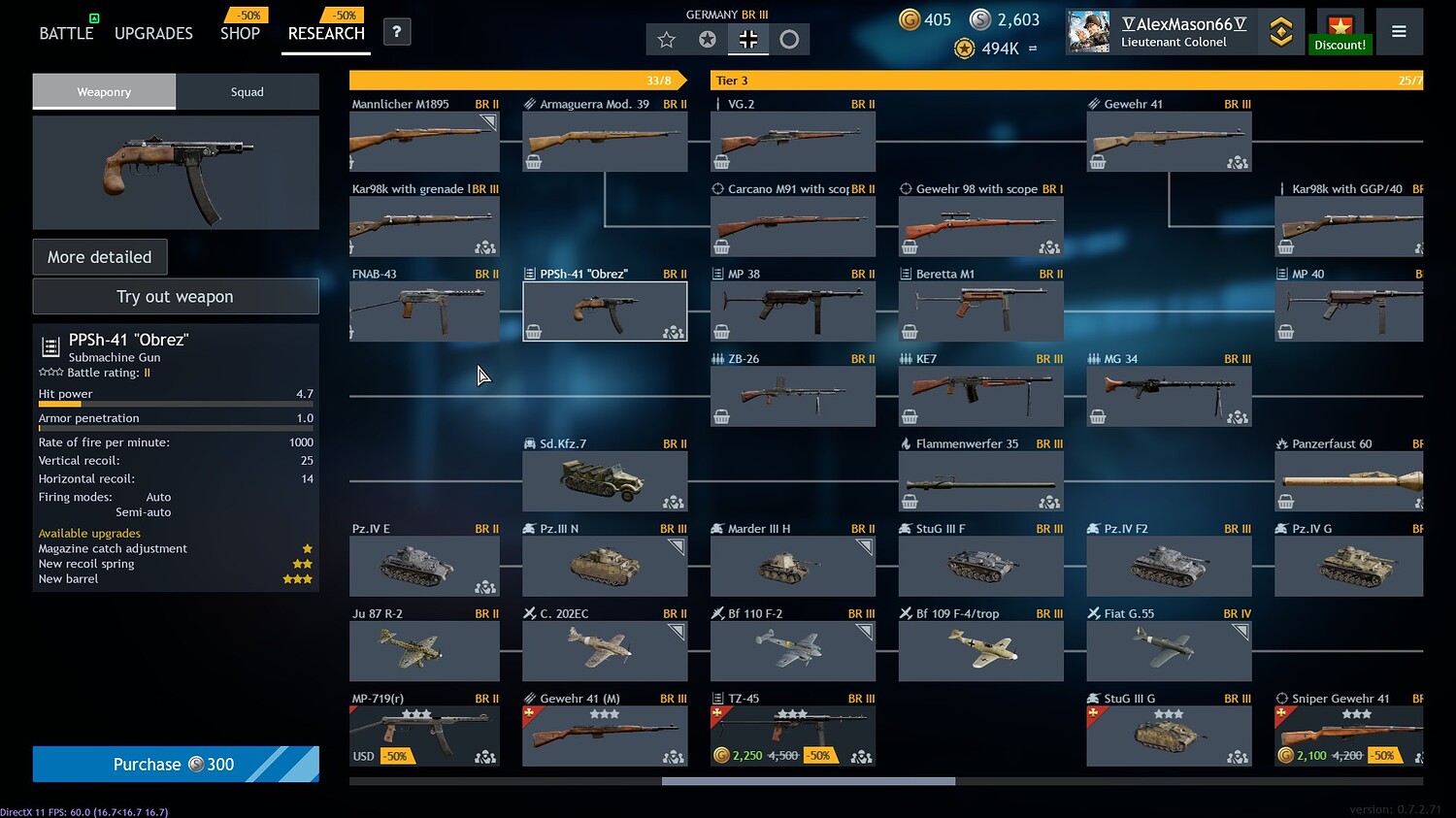
Task: Open the SHOP tab
Action: [x=240, y=32]
